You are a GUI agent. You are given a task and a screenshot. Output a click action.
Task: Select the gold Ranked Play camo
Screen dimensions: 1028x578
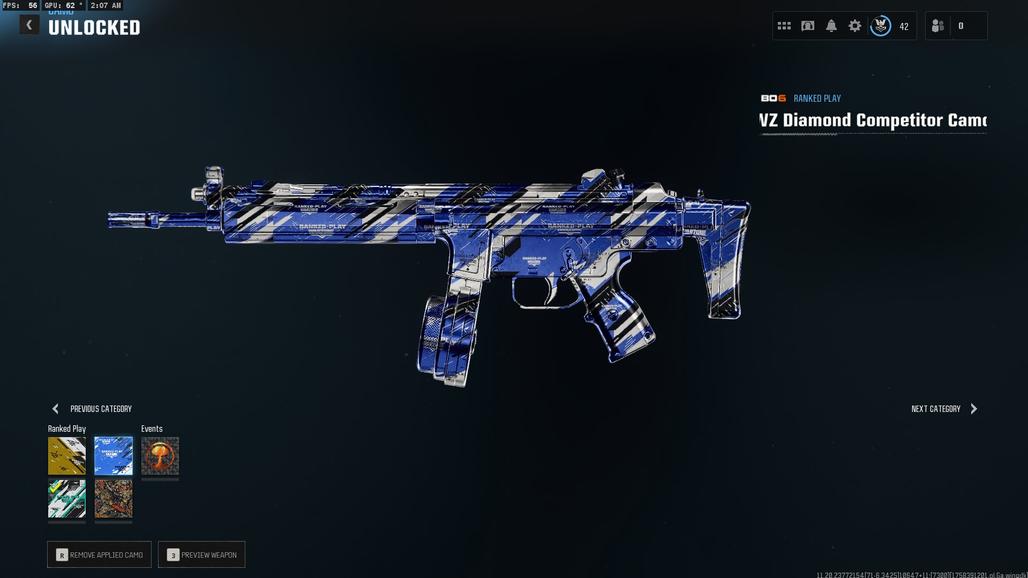click(67, 456)
